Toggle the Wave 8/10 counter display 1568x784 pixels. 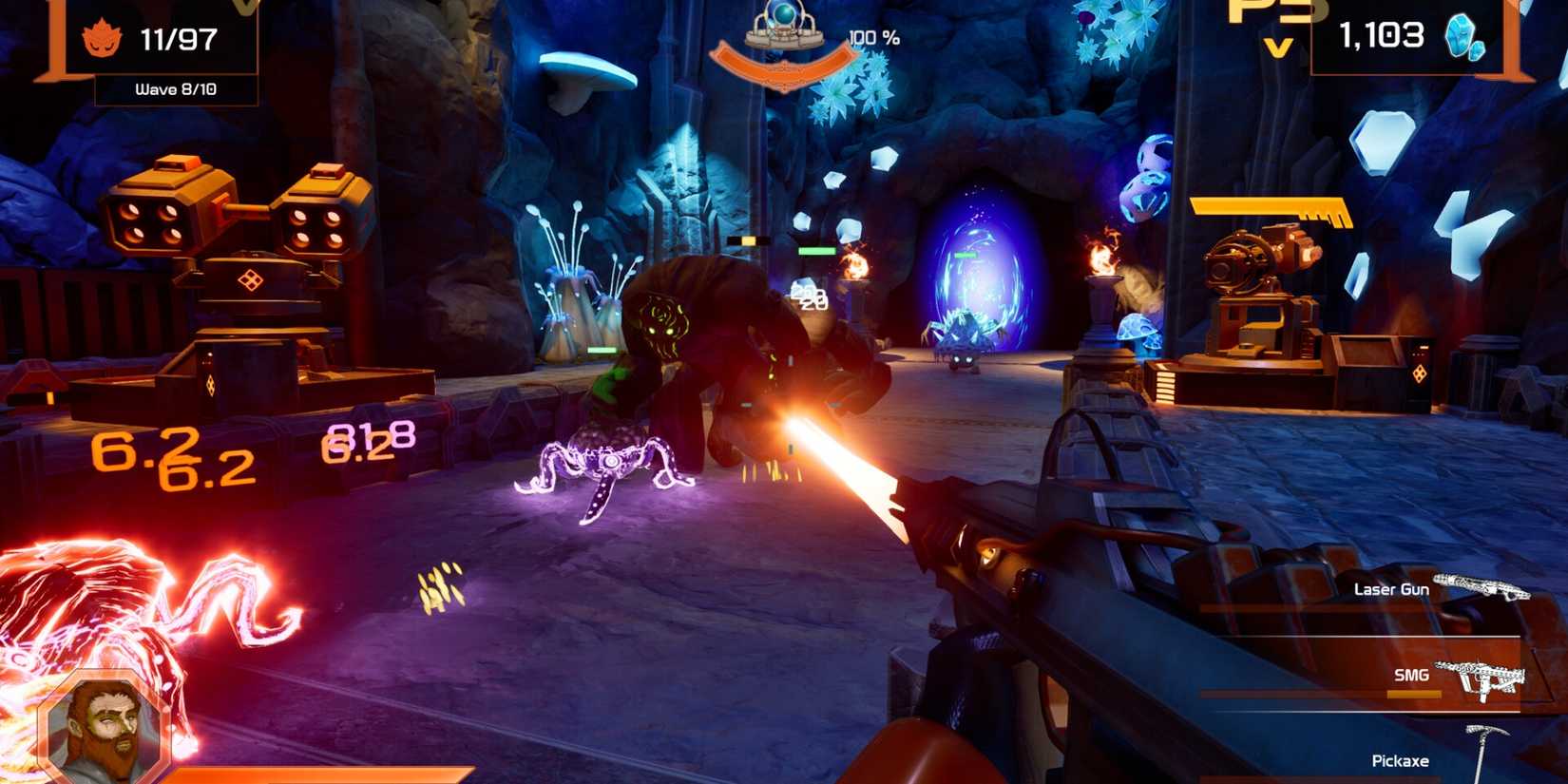tap(177, 88)
